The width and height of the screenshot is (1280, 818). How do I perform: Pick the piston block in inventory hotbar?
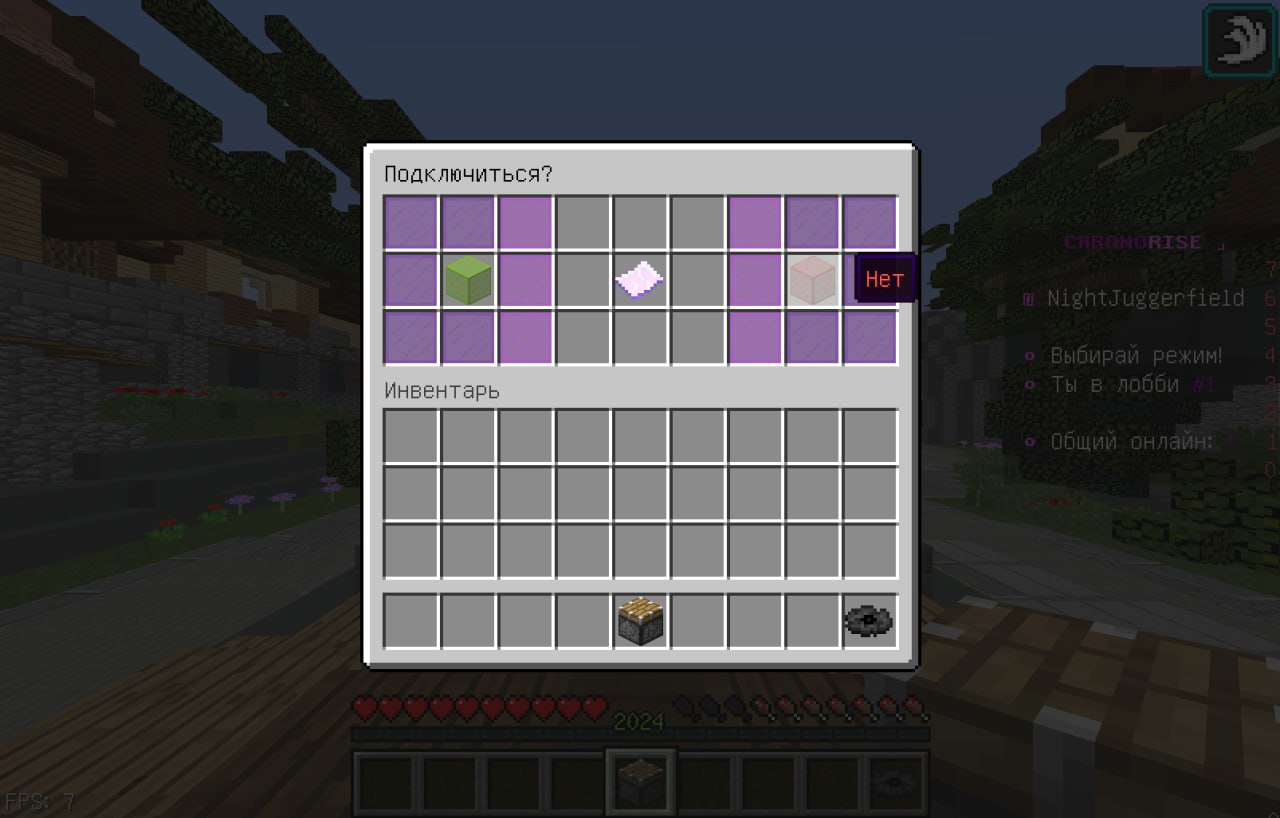pos(640,621)
